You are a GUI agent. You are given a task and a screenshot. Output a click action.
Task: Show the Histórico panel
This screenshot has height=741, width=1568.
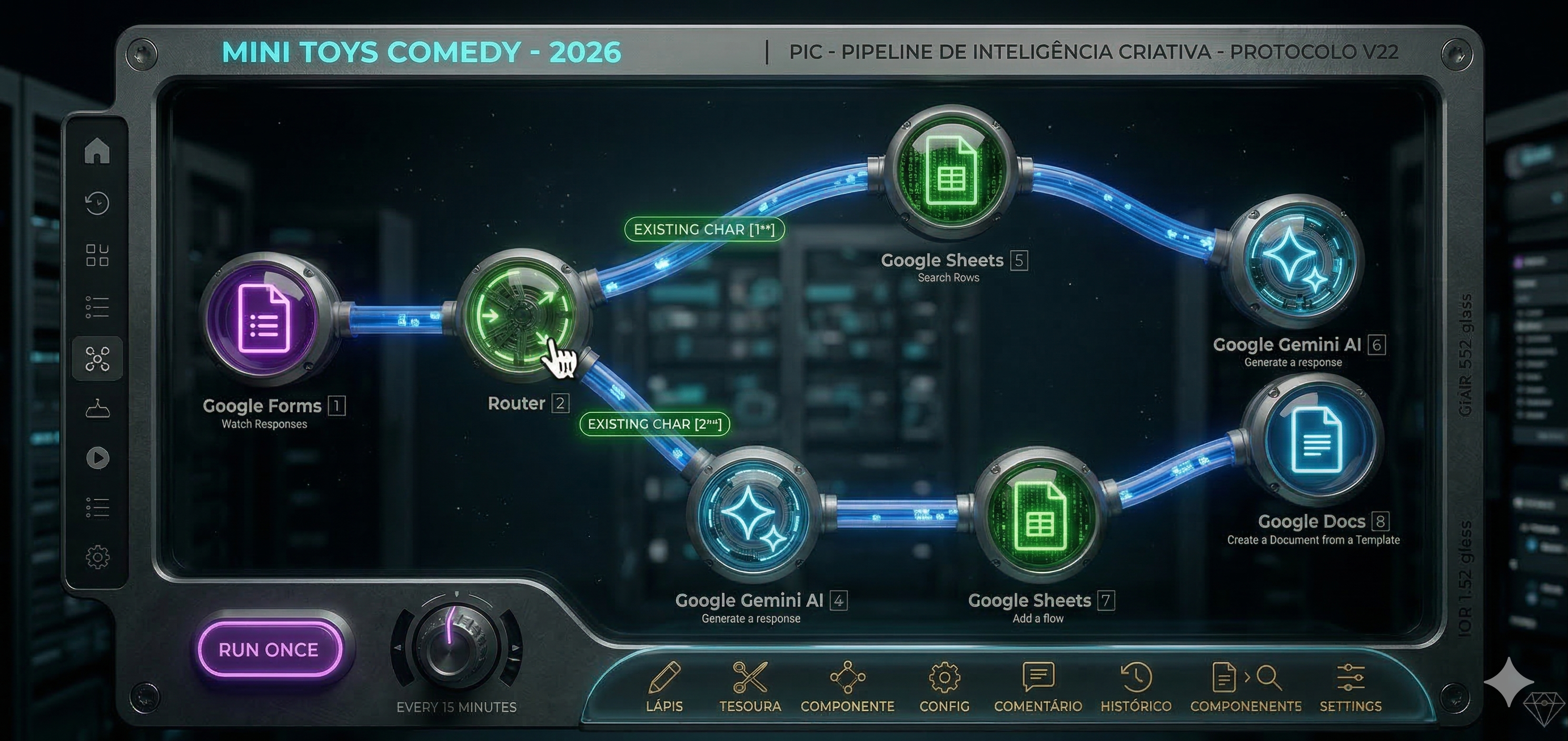(x=1136, y=686)
